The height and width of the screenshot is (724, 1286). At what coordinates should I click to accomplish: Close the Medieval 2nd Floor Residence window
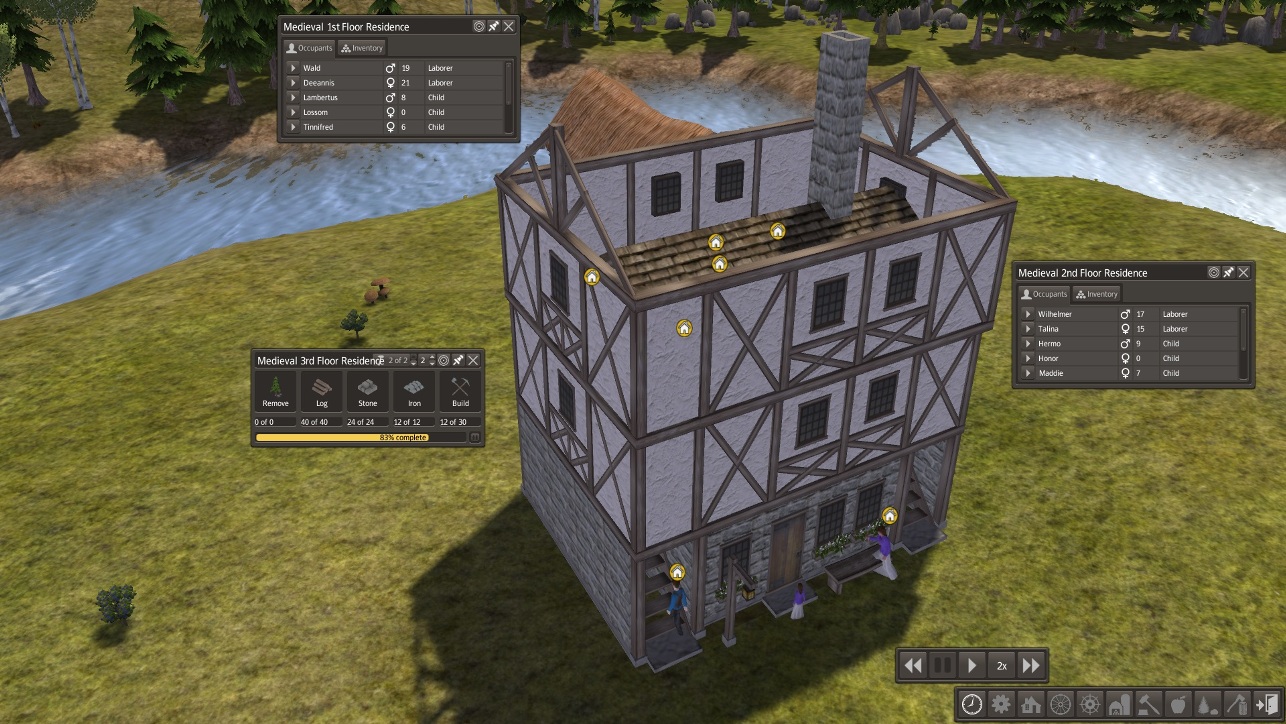[1244, 272]
